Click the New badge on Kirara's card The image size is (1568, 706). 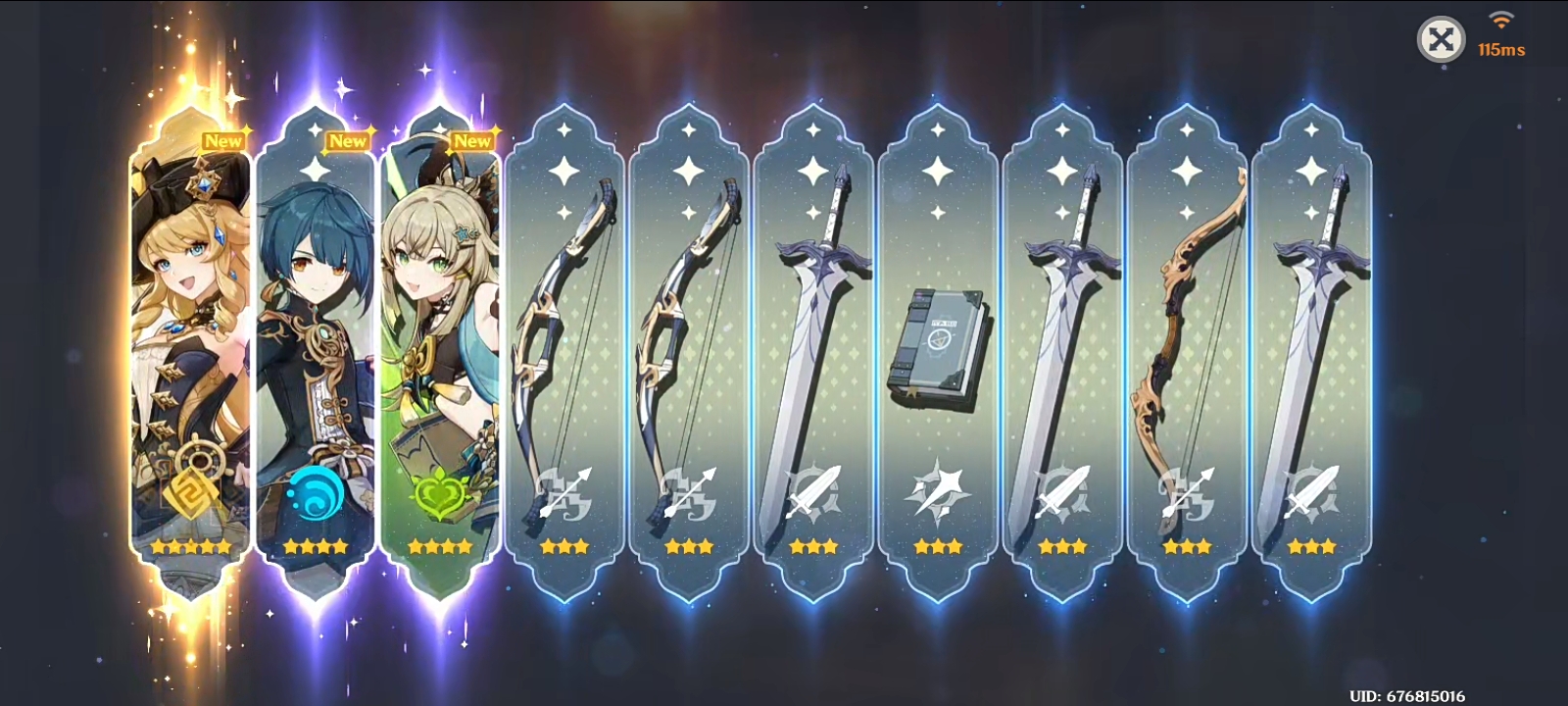click(474, 141)
